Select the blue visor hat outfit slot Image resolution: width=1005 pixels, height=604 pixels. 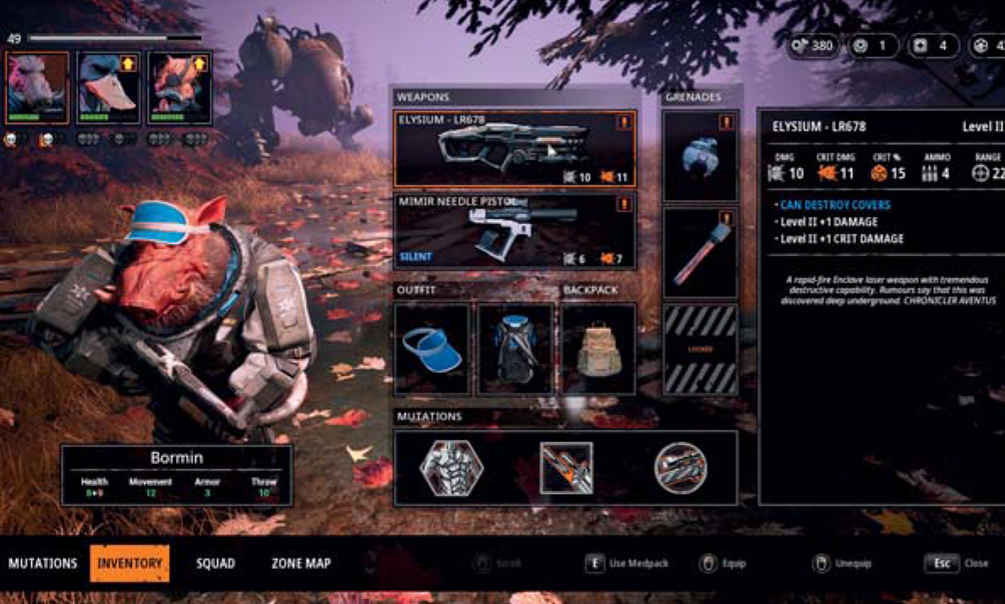coord(432,349)
